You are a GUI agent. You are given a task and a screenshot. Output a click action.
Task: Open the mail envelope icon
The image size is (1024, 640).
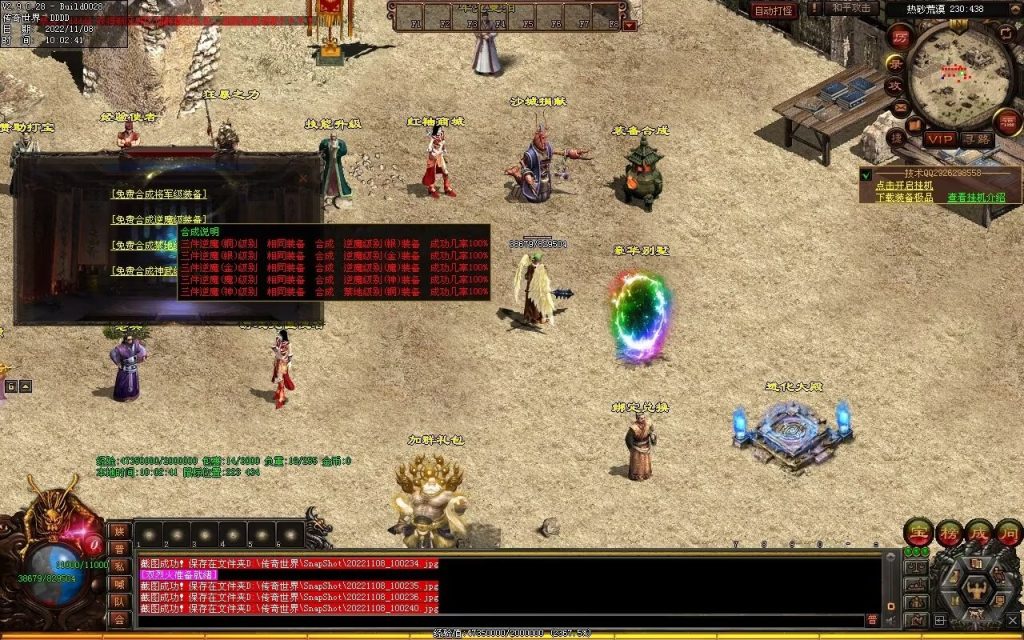[x=900, y=107]
